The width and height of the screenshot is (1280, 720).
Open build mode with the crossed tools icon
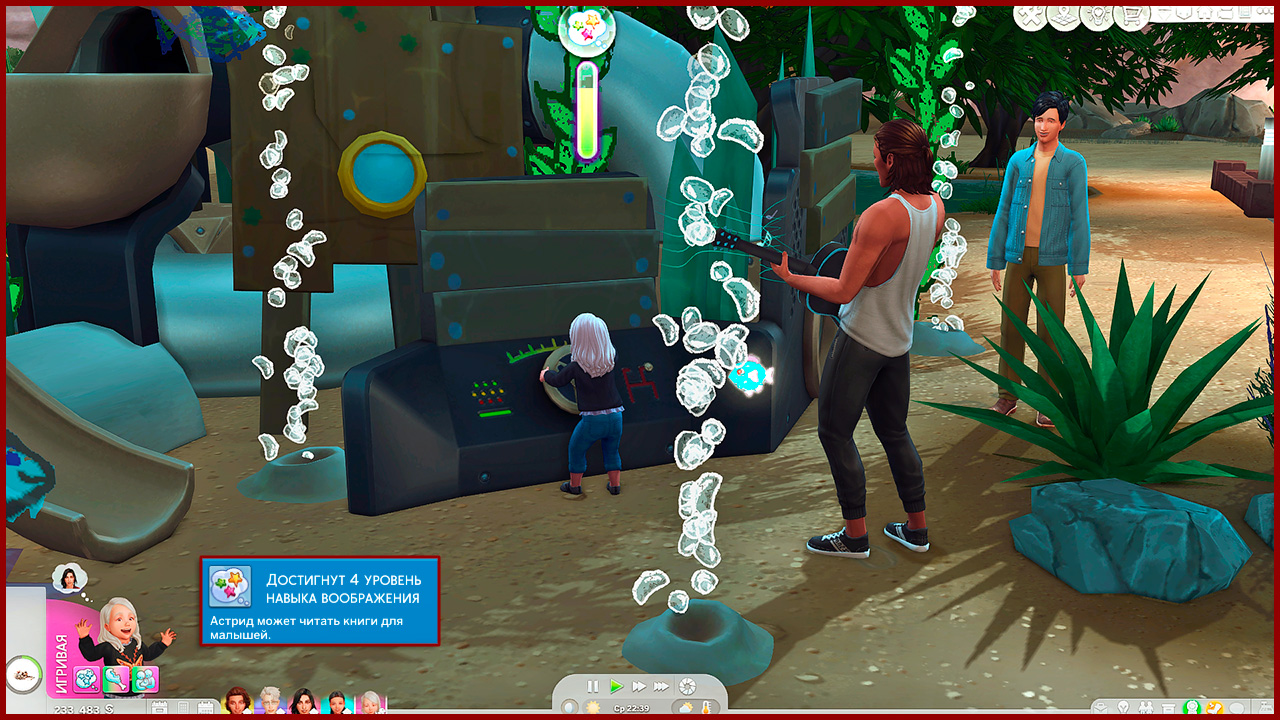tap(1028, 17)
